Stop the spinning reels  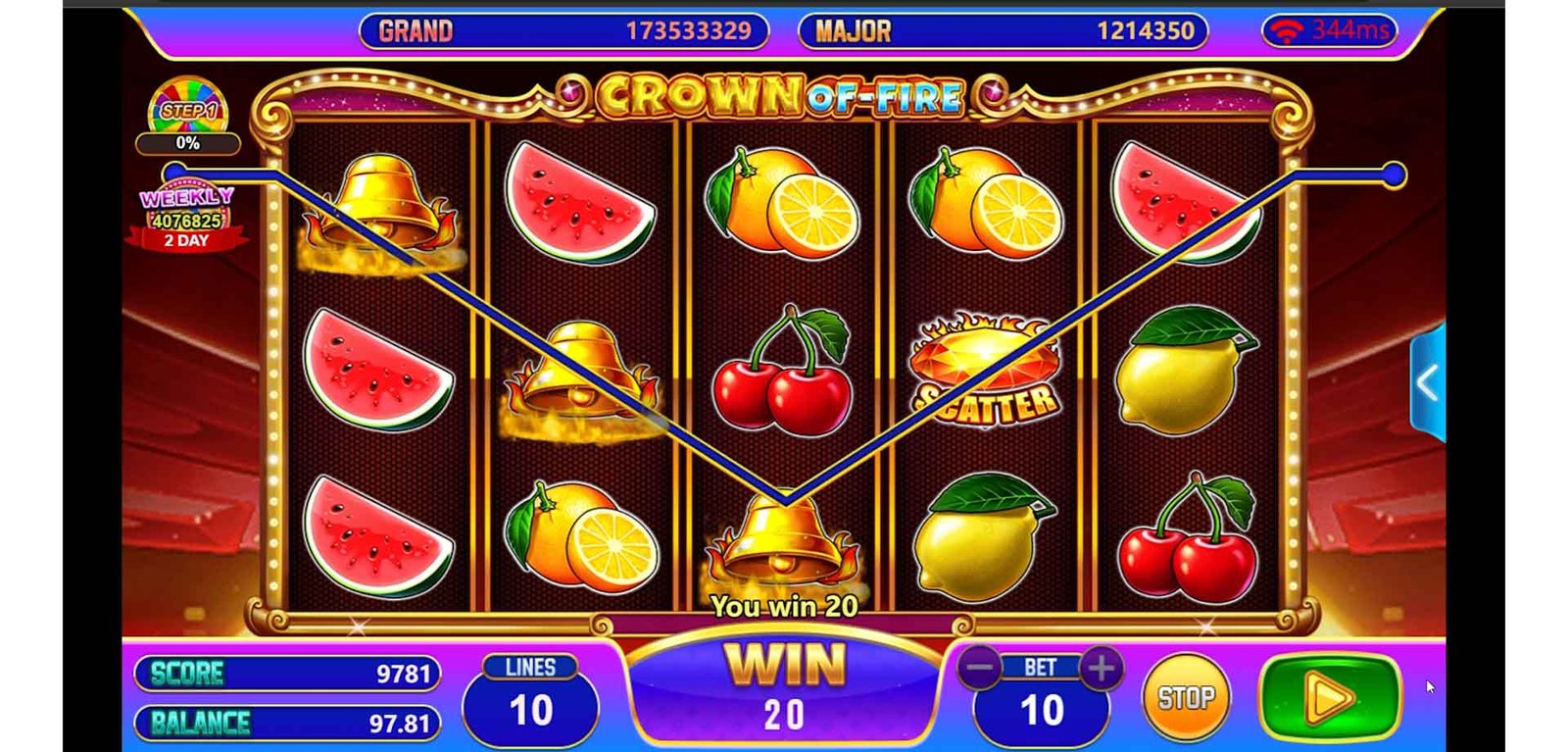point(1186,697)
